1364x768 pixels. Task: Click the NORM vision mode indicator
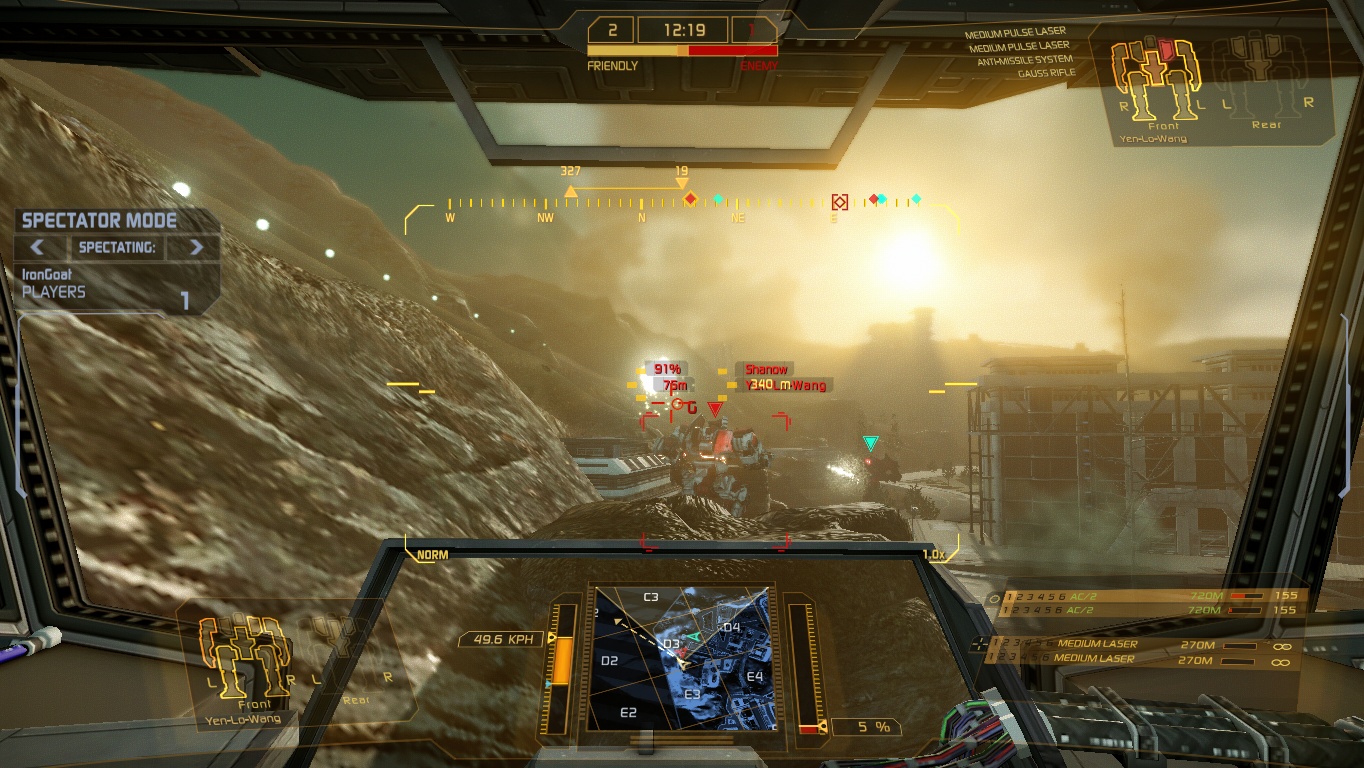[x=432, y=555]
